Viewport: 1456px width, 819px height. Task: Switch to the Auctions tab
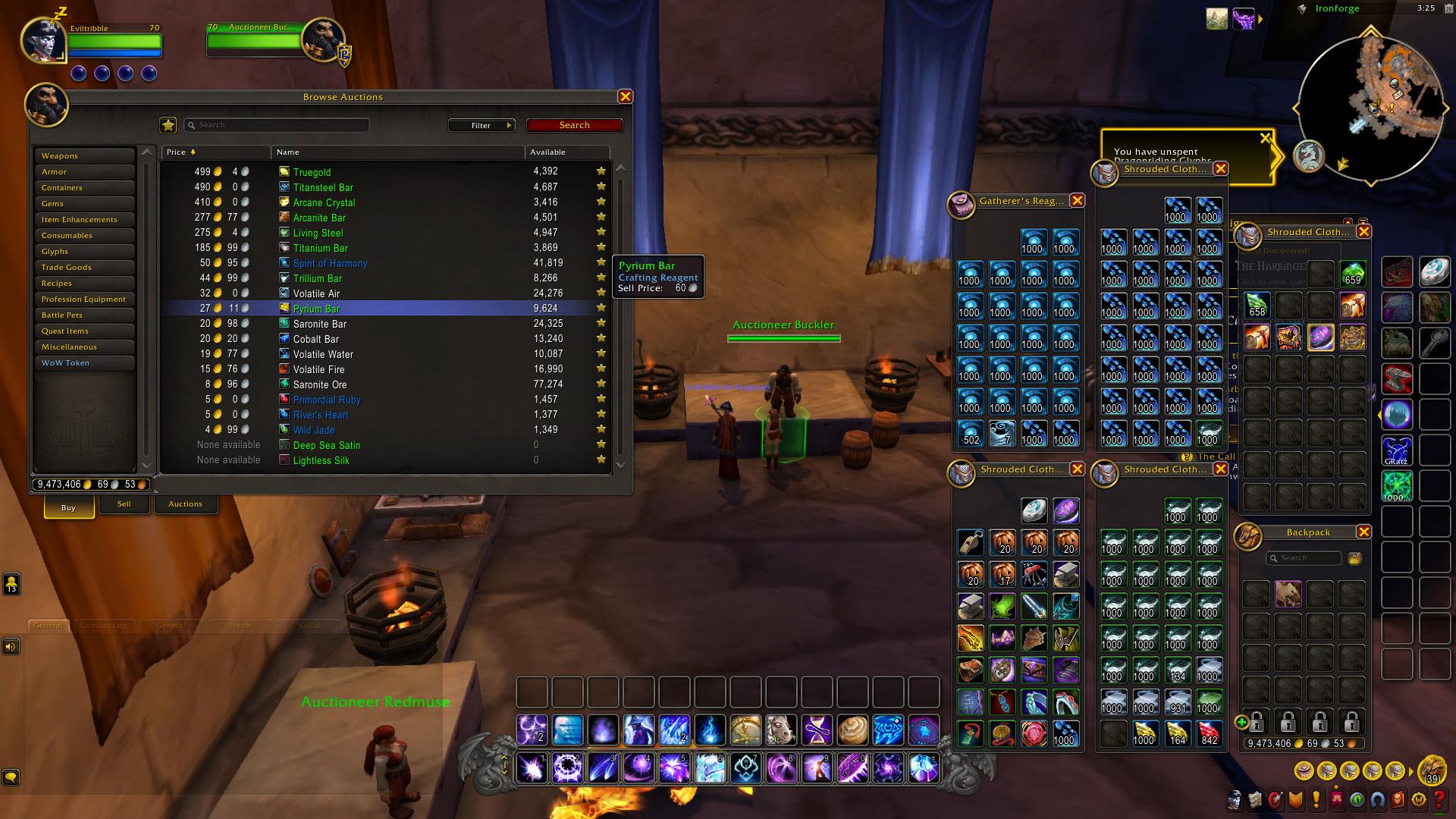tap(185, 504)
